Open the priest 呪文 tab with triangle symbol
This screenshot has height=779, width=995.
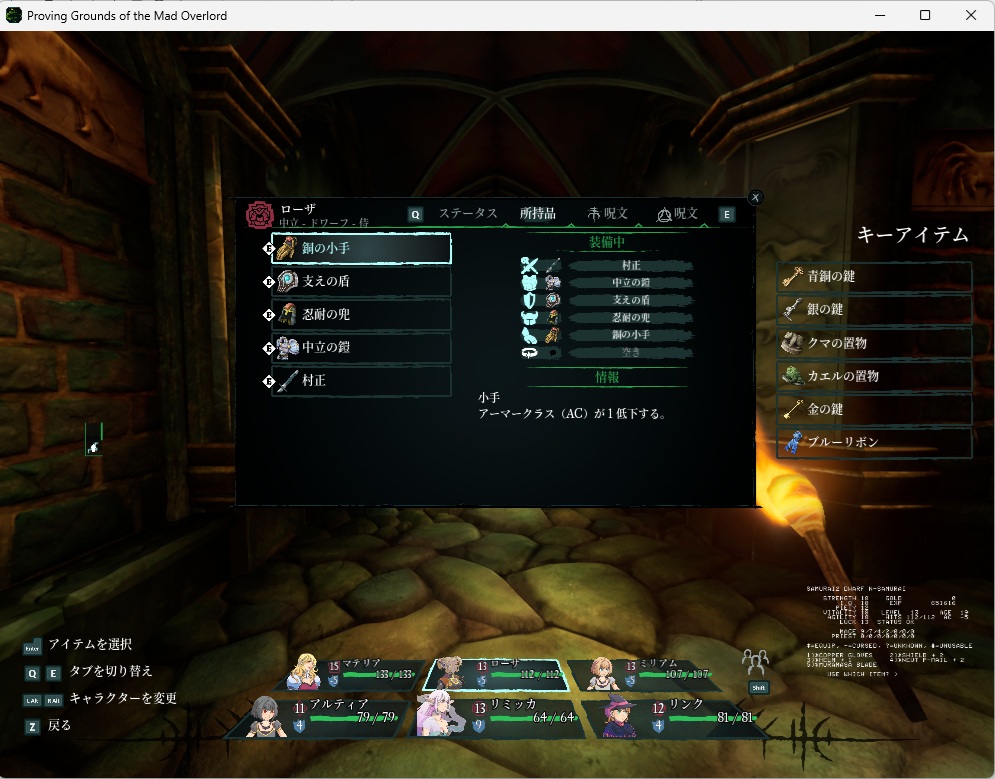tap(678, 213)
